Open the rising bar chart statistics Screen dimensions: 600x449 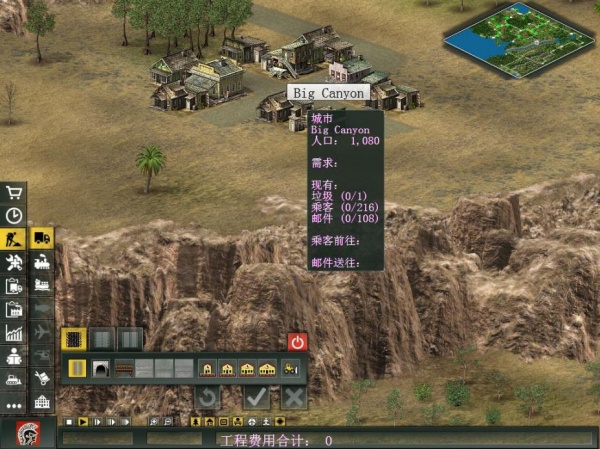[x=14, y=333]
